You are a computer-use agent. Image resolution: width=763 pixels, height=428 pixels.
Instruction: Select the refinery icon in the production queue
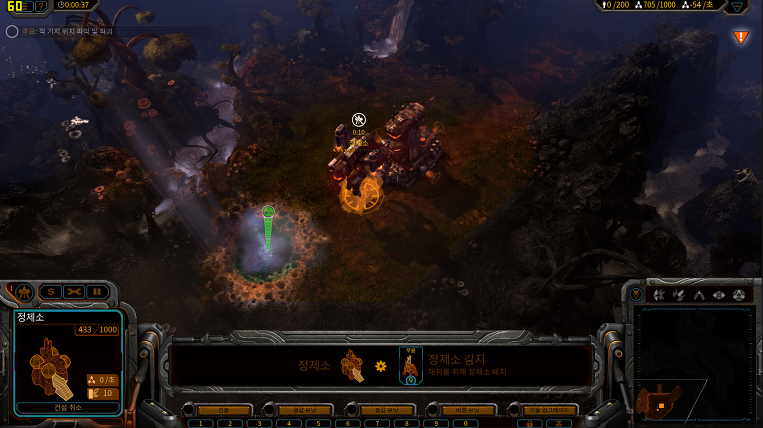coord(350,366)
